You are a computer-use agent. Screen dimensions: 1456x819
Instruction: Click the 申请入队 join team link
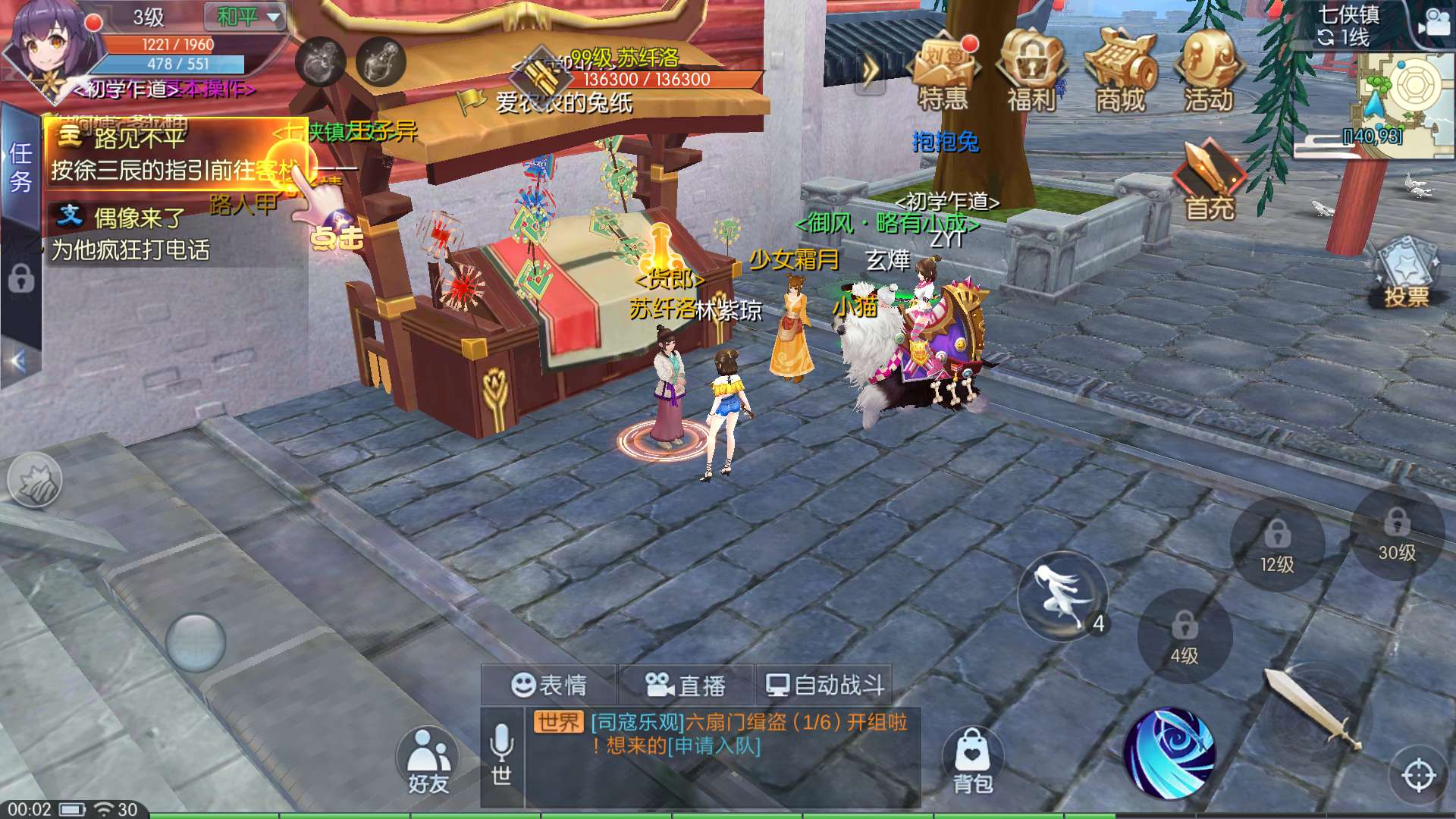[x=714, y=746]
